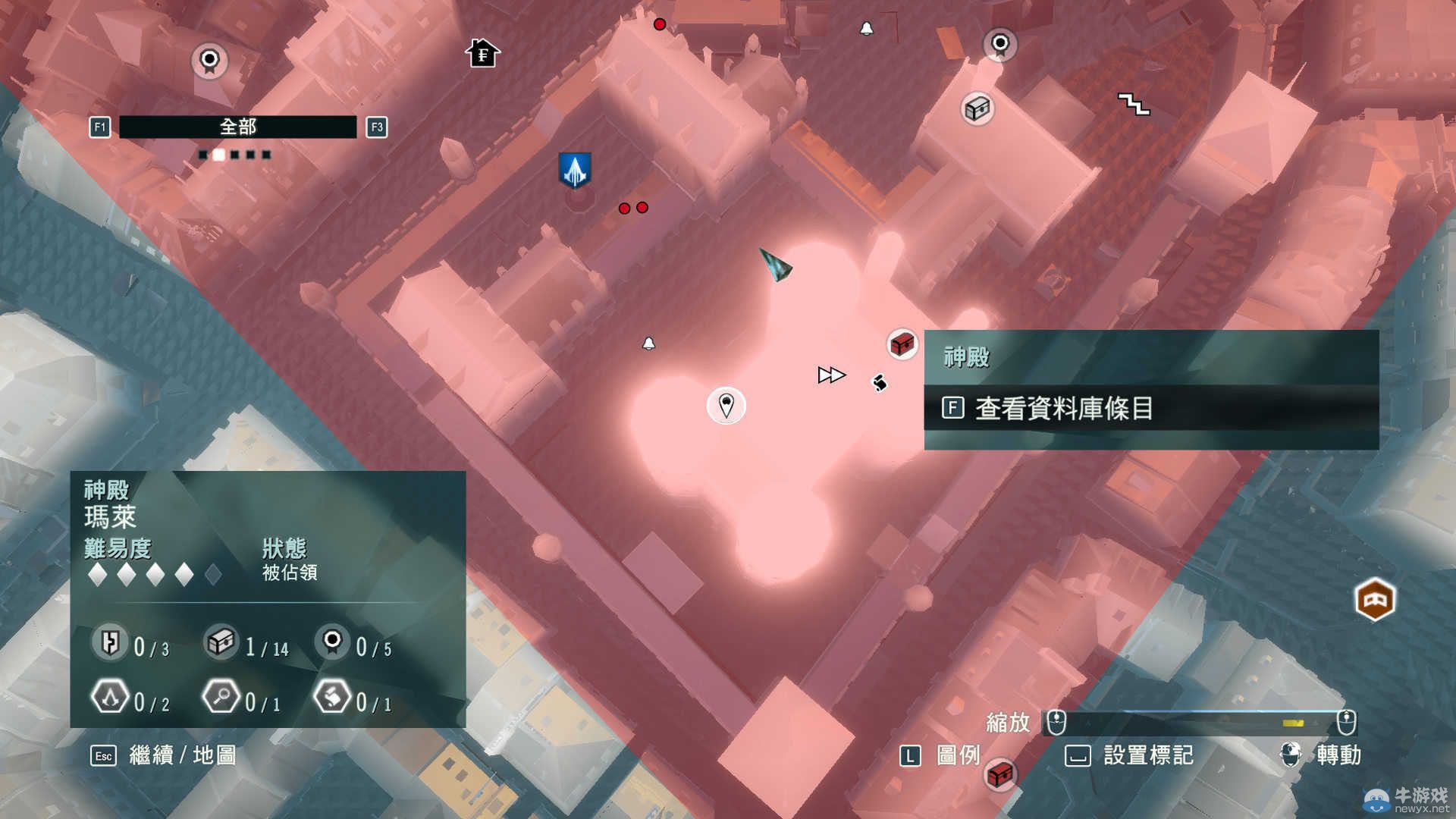The height and width of the screenshot is (819, 1456).
Task: Click the custom waypoint pin on the plaza
Action: point(726,406)
